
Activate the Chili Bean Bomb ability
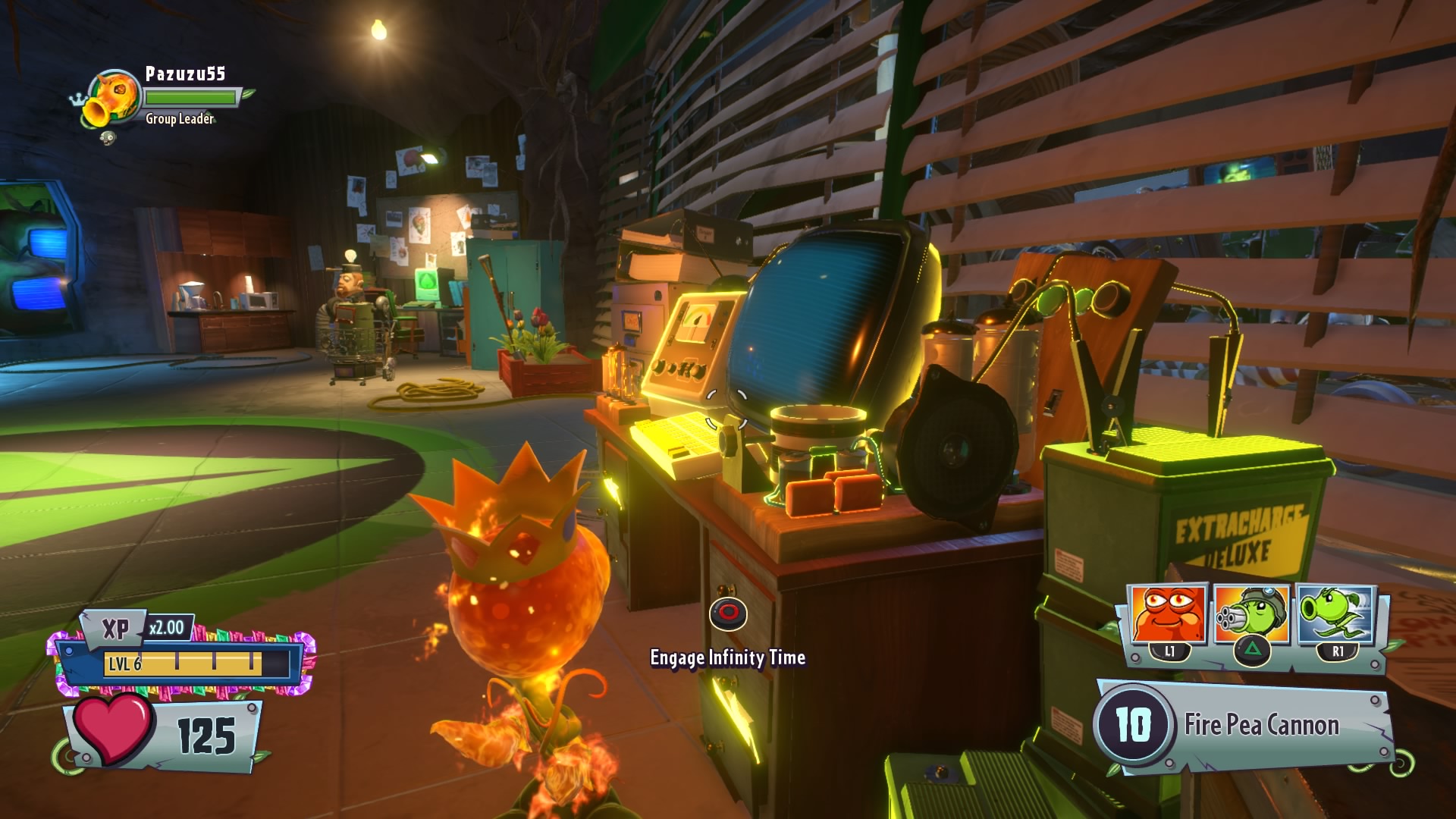[x=1169, y=616]
